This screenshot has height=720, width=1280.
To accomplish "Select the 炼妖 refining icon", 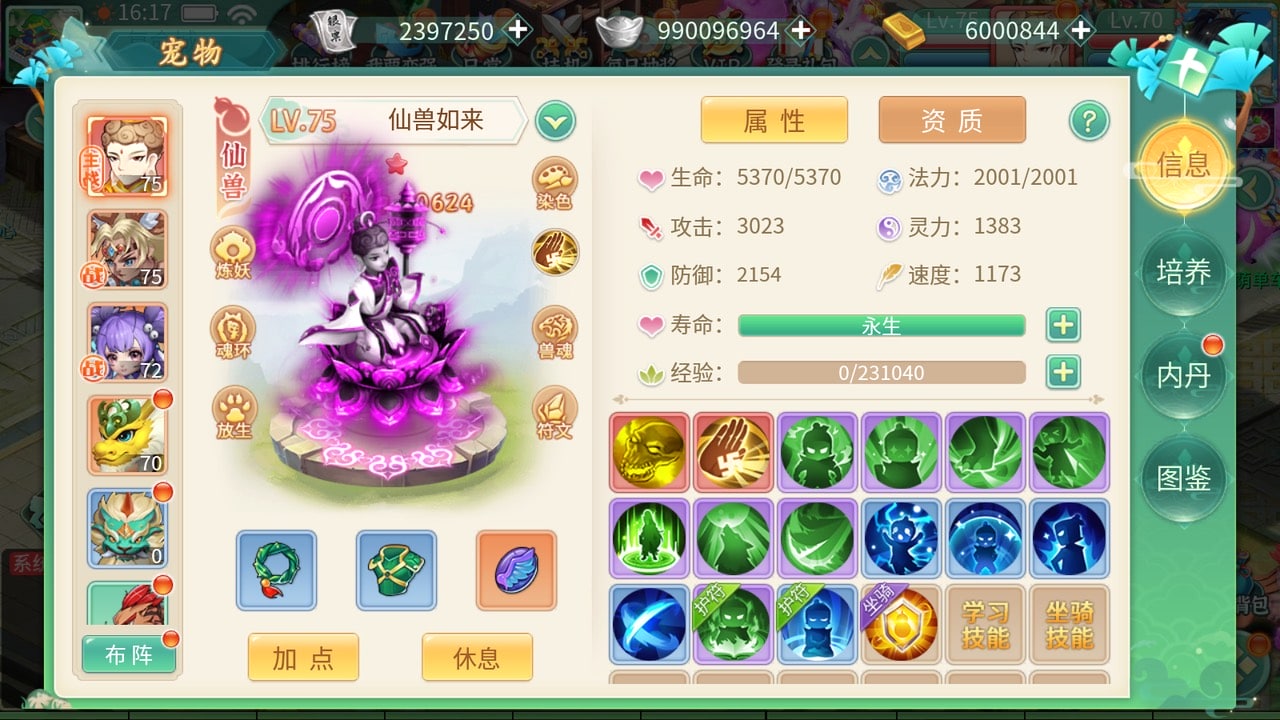I will (x=233, y=250).
